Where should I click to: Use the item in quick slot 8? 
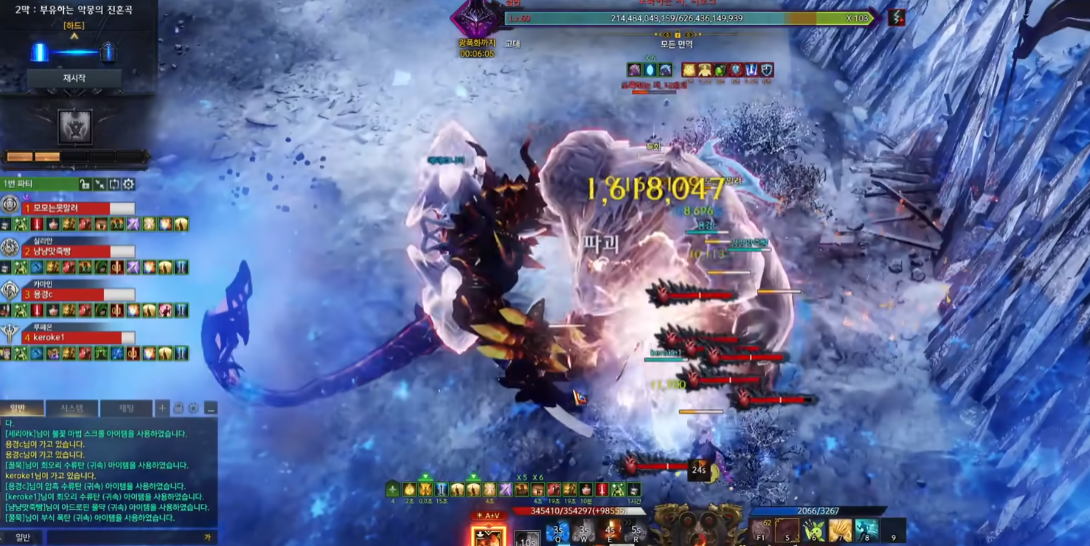(x=866, y=531)
